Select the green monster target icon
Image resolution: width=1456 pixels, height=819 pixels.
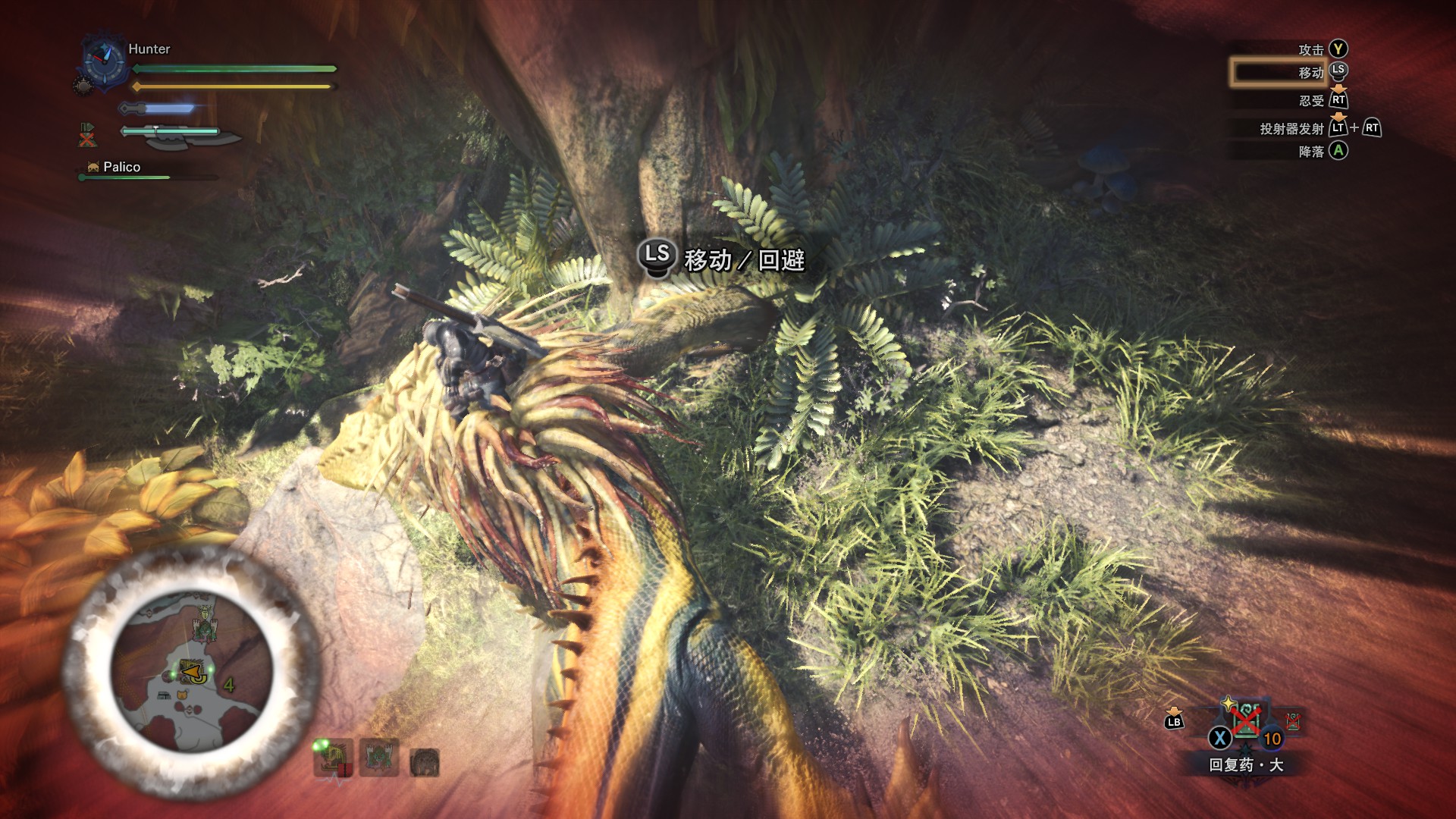pos(378,758)
